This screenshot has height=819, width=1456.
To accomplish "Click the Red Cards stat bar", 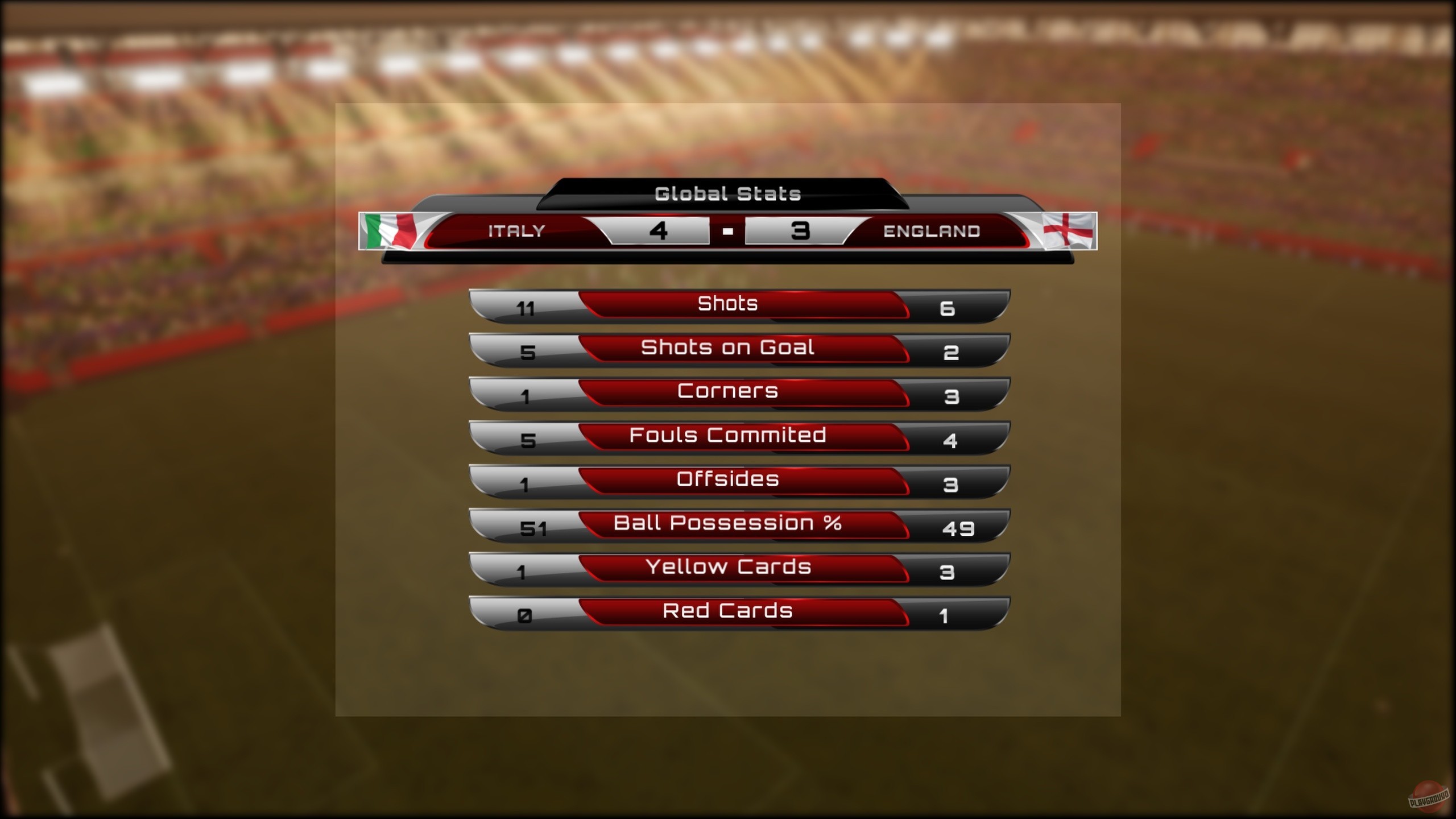I will point(728,611).
